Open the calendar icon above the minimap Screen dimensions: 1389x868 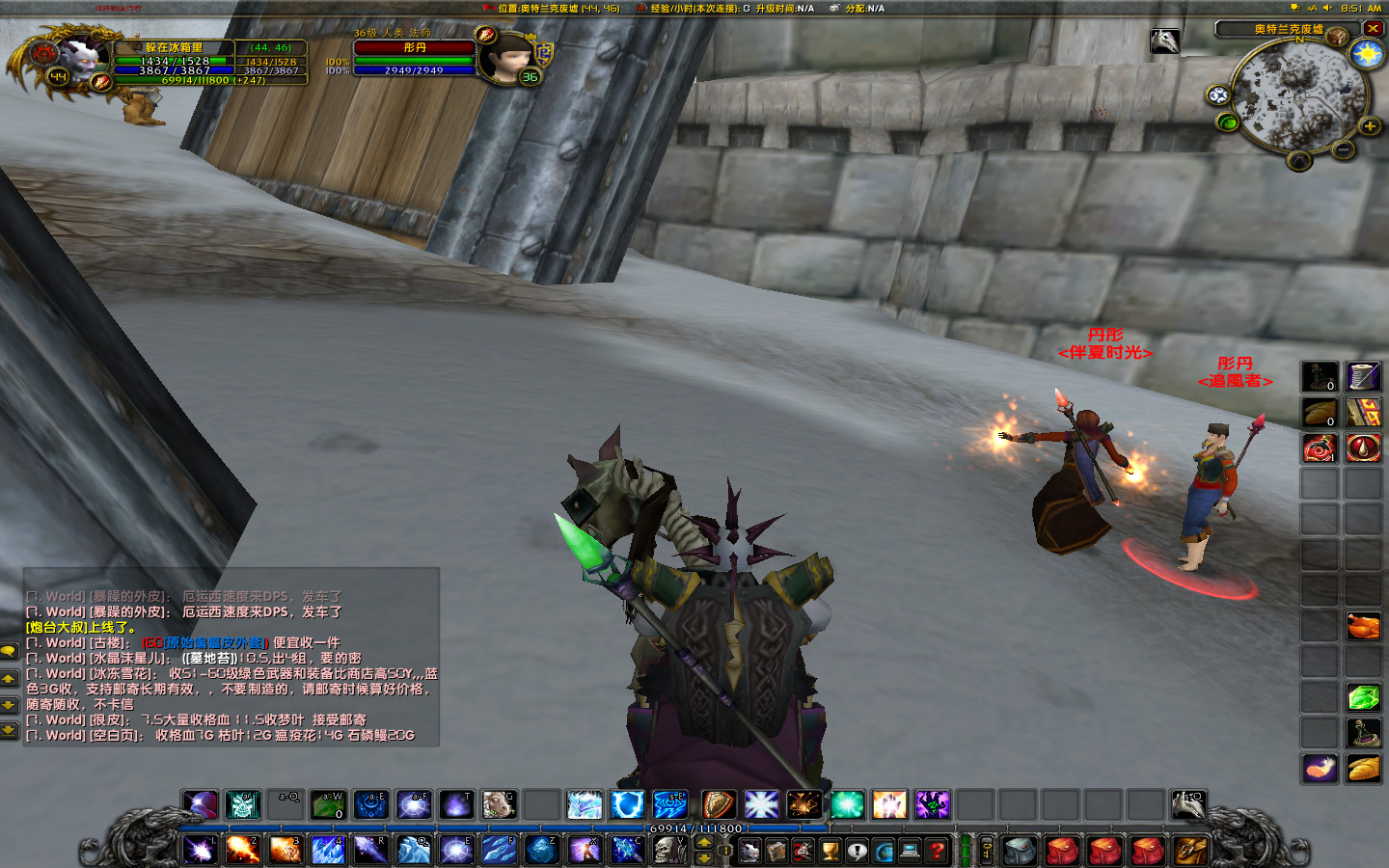1335,35
